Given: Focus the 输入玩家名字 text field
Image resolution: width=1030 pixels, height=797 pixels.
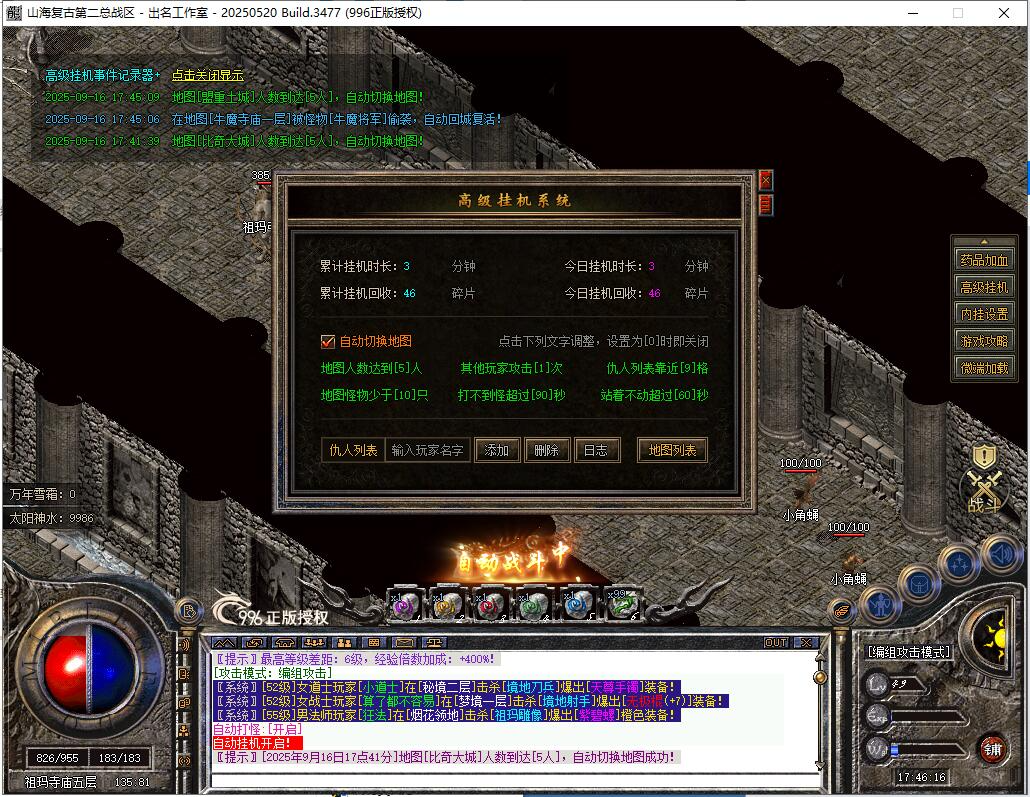Looking at the screenshot, I should 427,450.
